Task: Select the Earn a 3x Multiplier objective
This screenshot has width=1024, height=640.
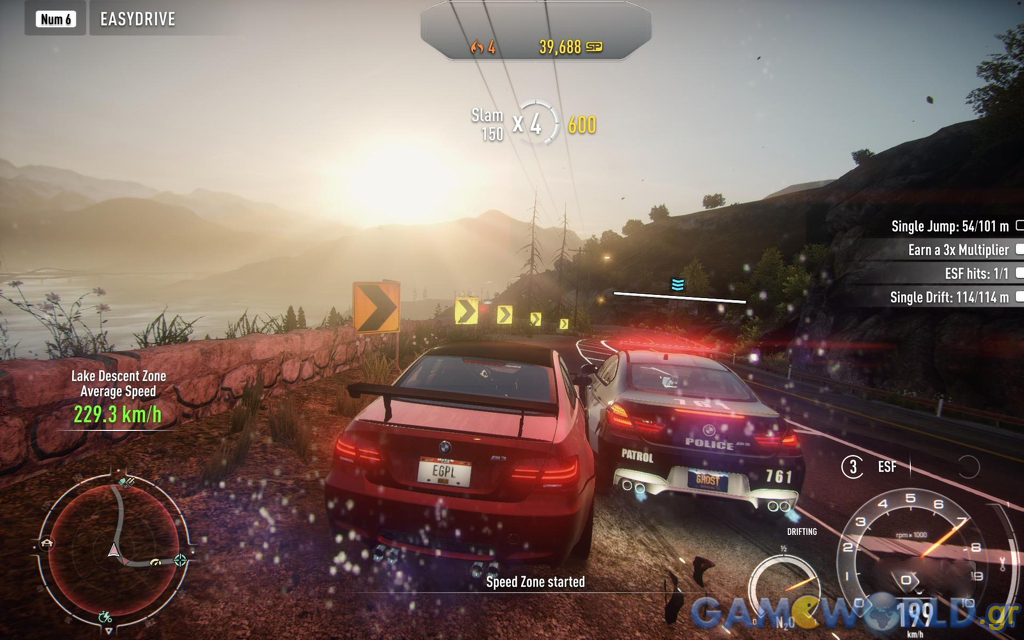Action: (958, 250)
